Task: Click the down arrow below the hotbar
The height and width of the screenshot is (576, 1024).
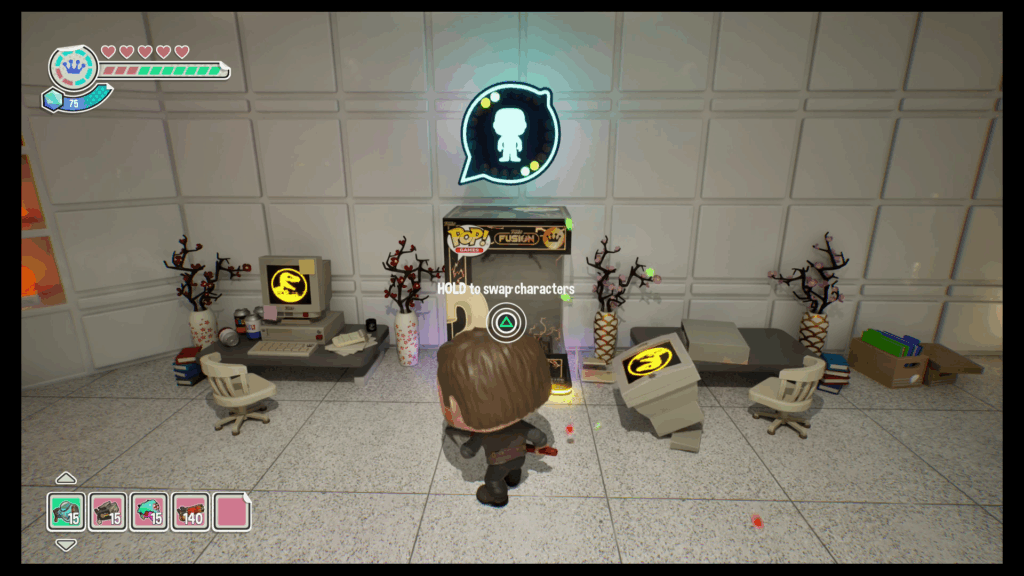Action: (66, 545)
